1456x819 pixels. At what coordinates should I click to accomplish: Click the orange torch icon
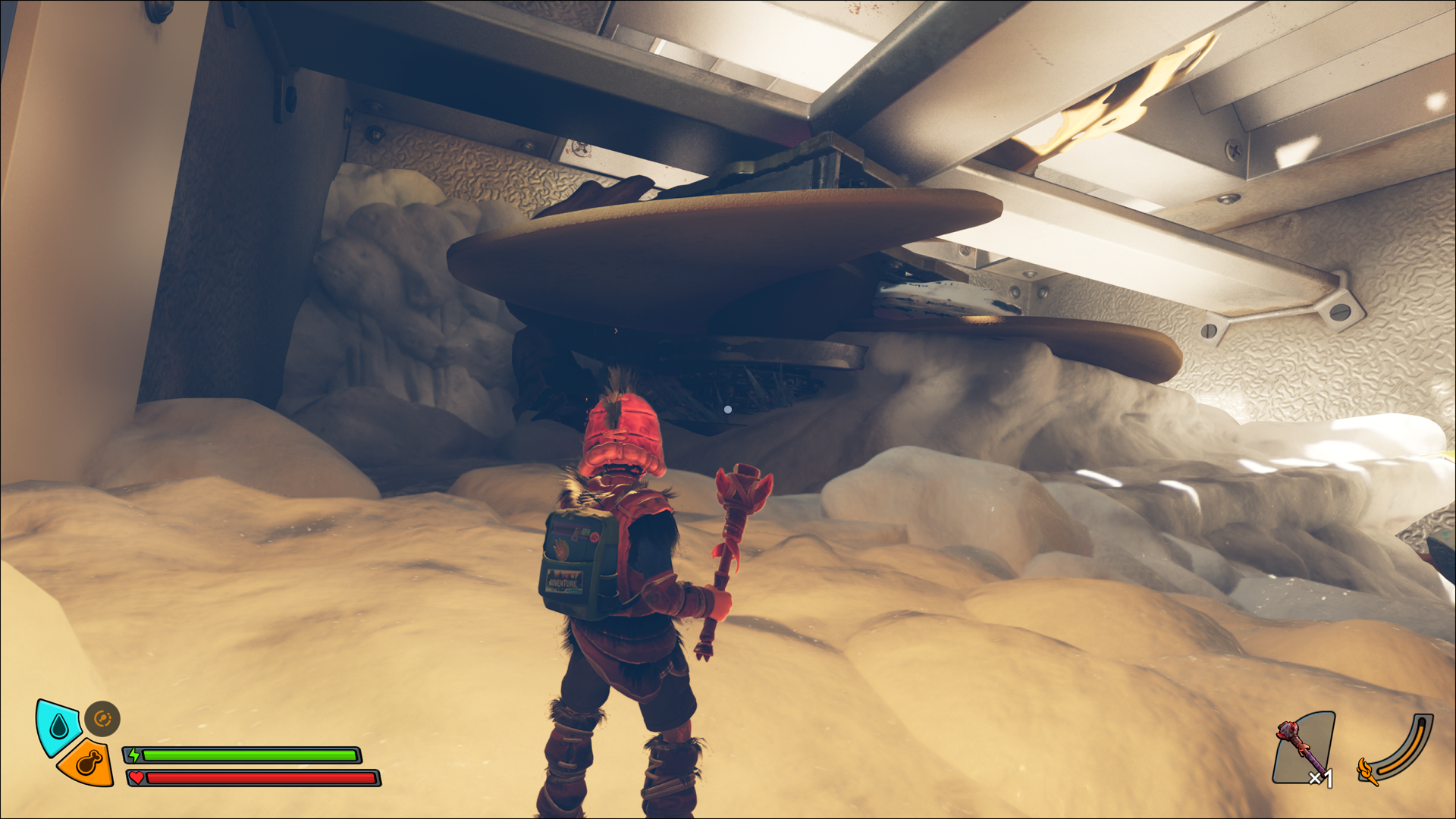click(1368, 771)
